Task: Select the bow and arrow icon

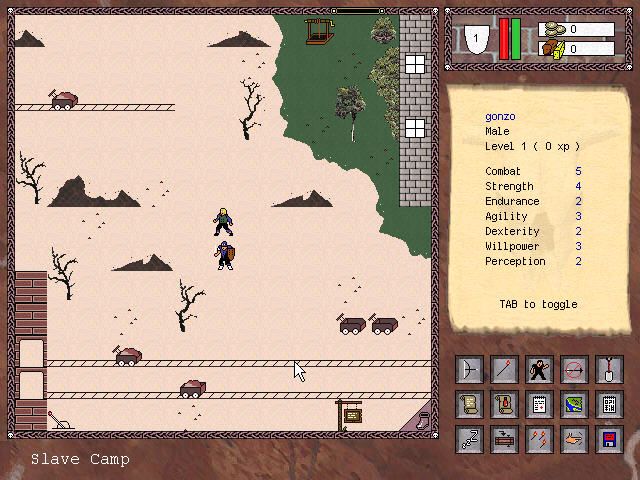Action: coord(470,371)
